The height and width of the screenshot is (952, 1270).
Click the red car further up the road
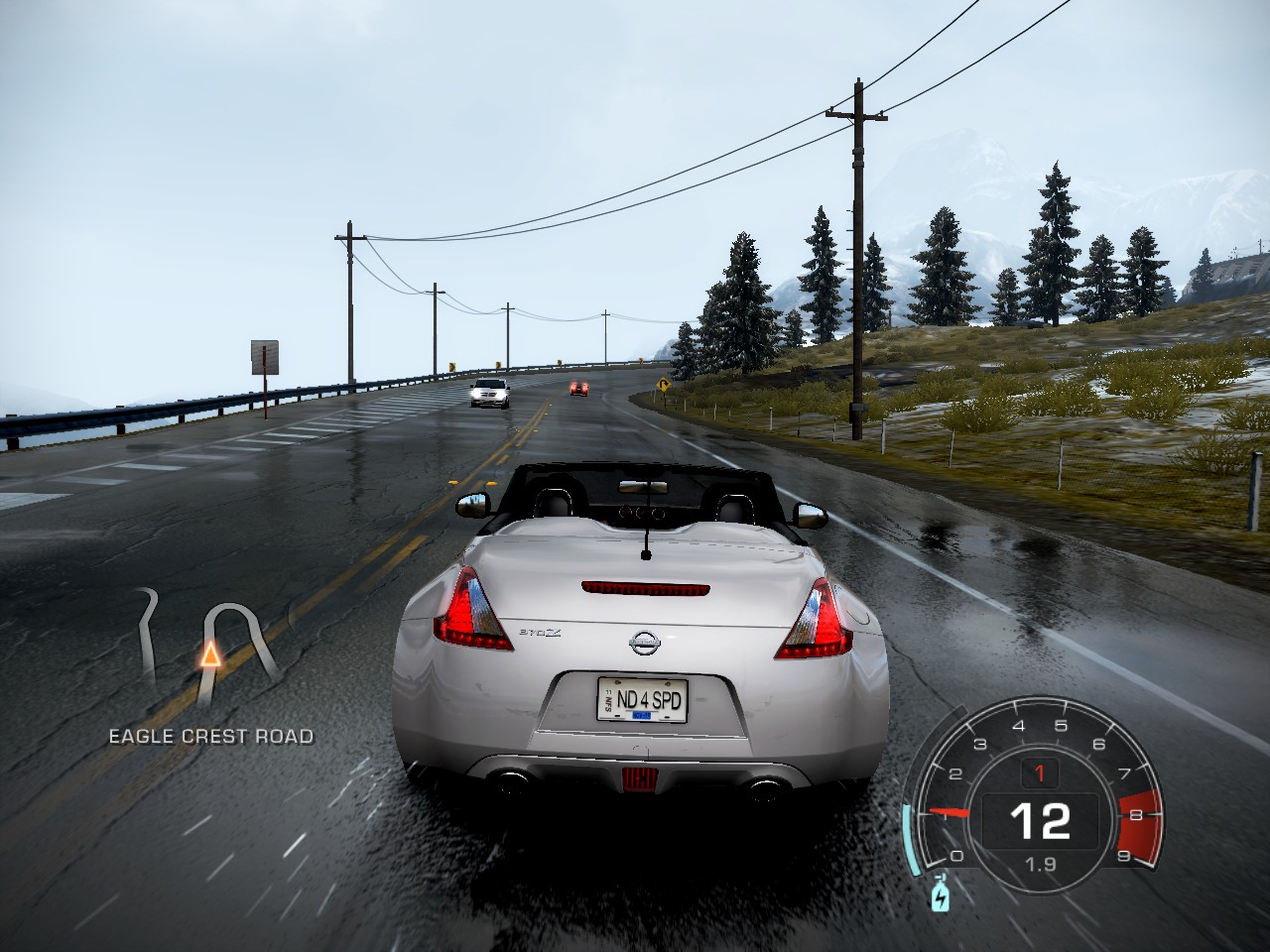[579, 389]
